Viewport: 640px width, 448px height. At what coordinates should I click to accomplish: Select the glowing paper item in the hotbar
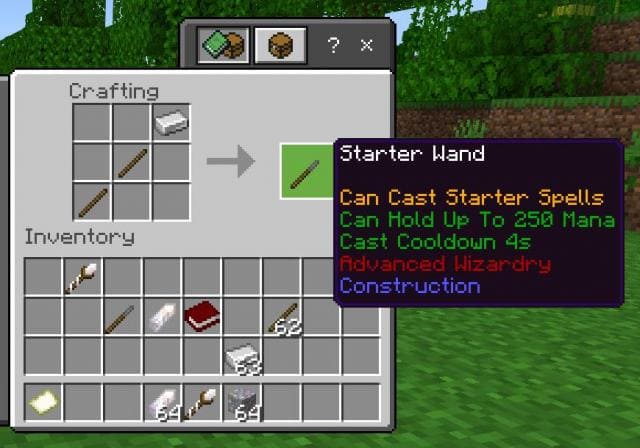point(44,402)
